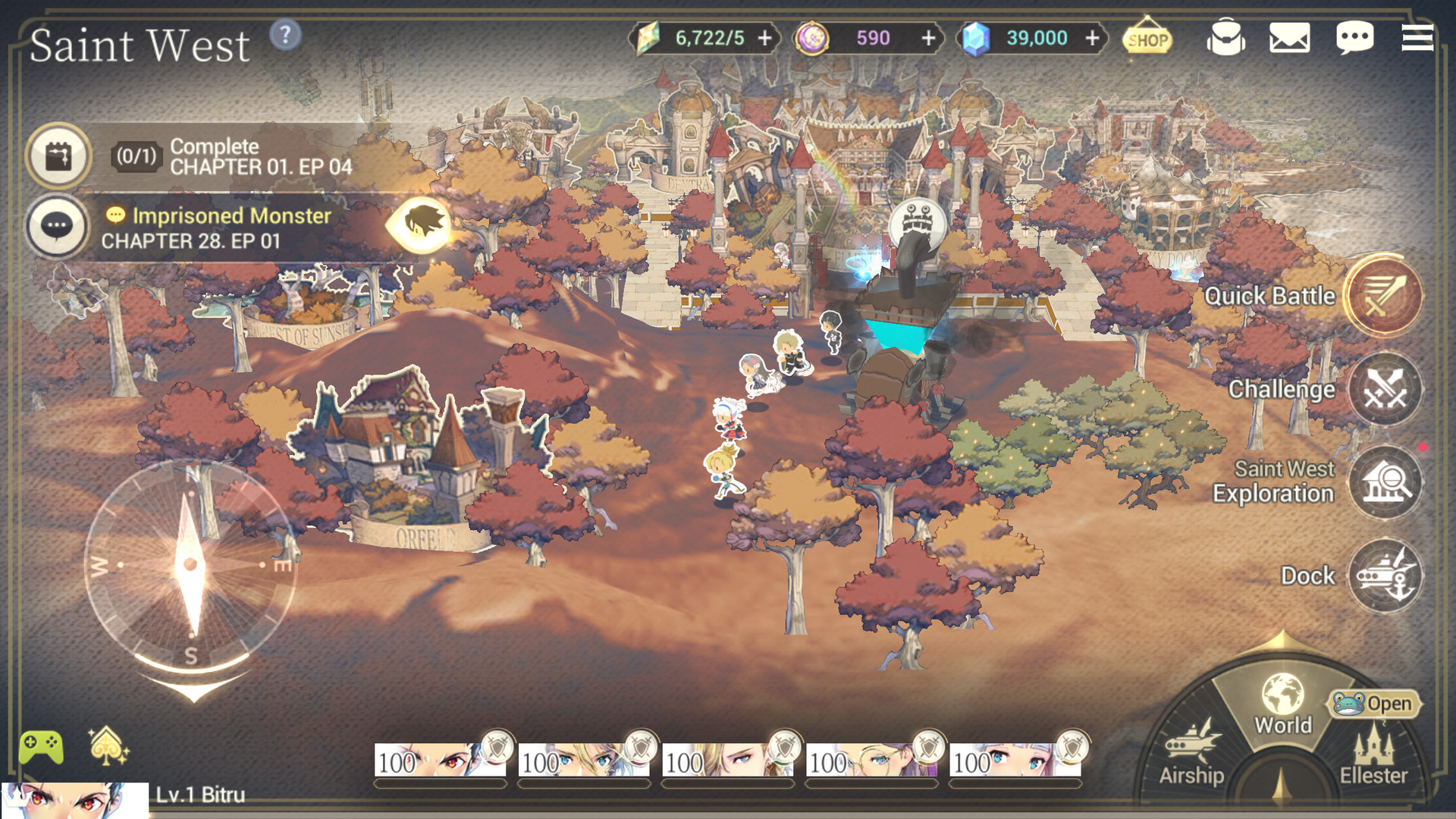Tap the frog Open badge
Screen dimensions: 1456x819
[1374, 704]
